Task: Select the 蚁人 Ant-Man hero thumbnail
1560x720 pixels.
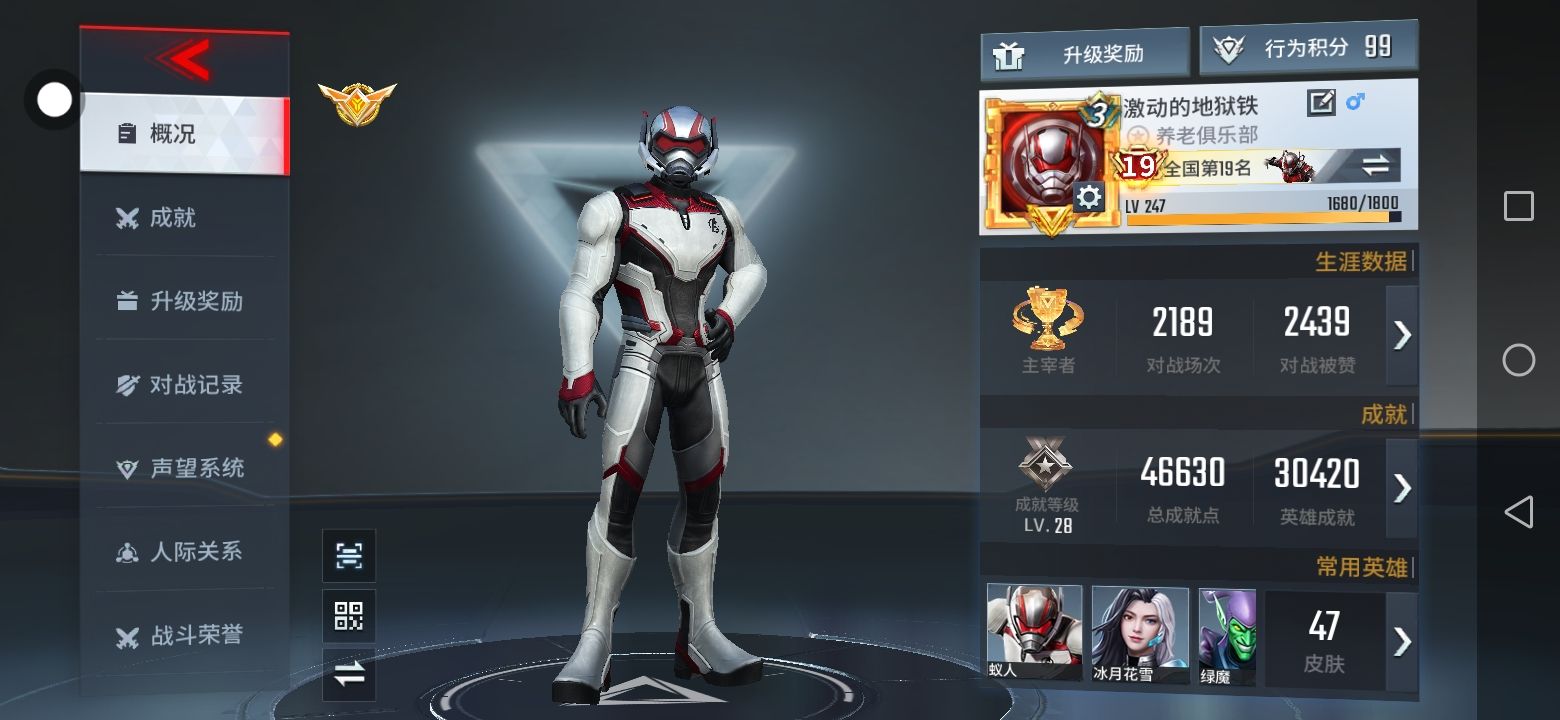Action: point(1034,632)
